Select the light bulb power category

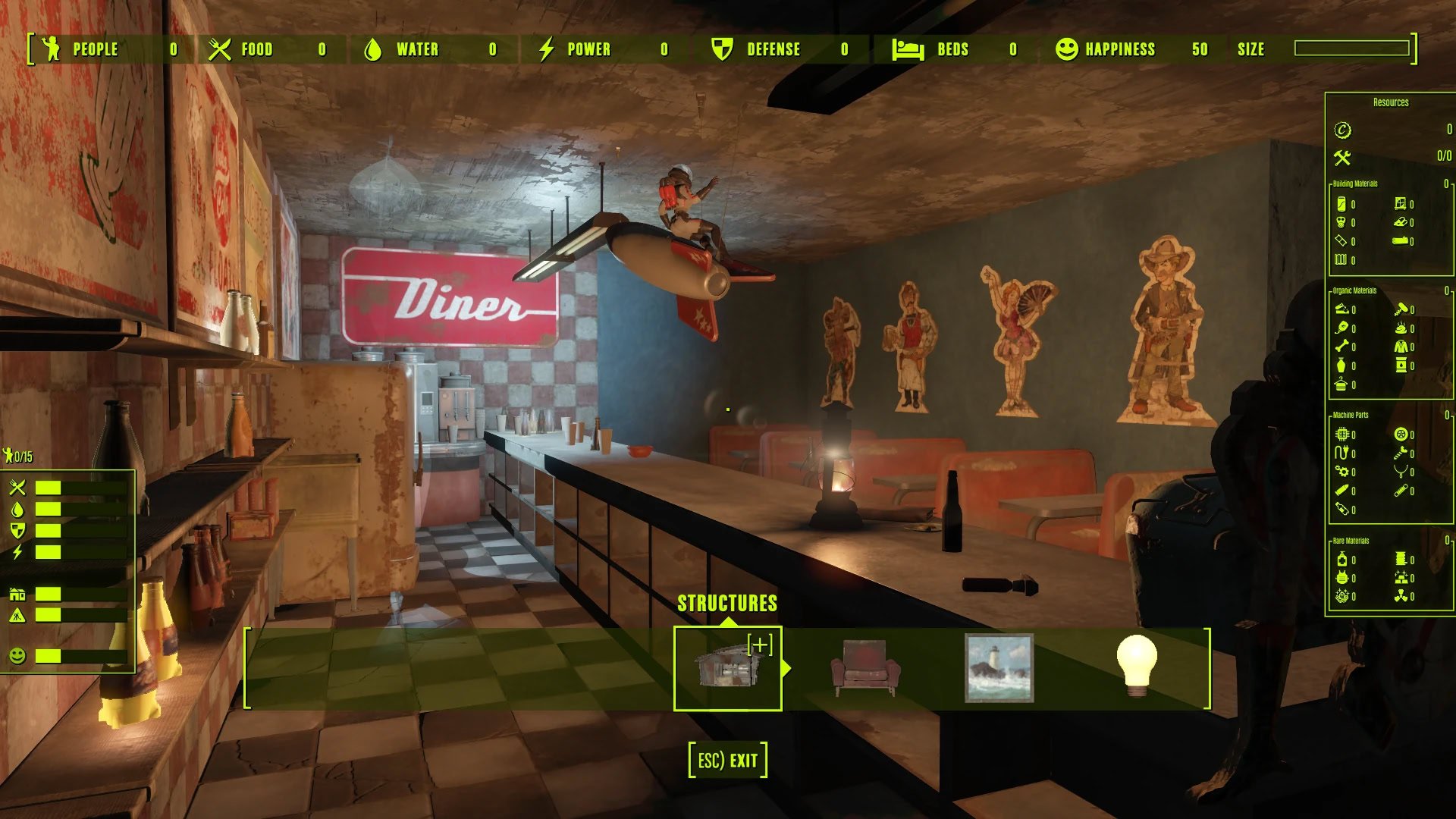point(1136,667)
